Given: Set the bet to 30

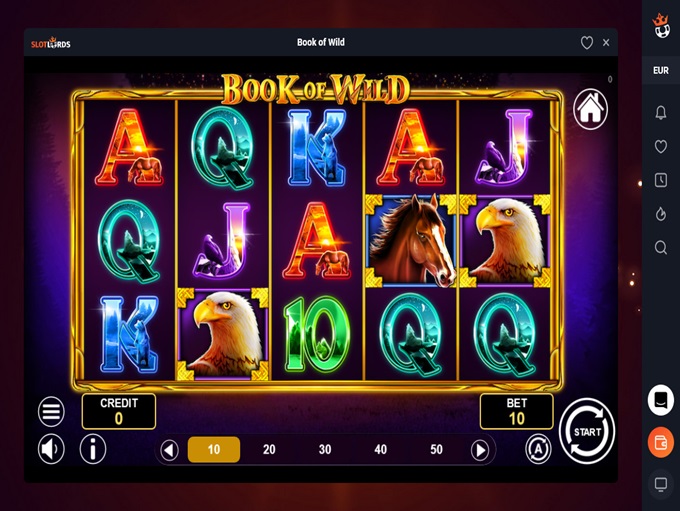Looking at the screenshot, I should click(x=325, y=450).
